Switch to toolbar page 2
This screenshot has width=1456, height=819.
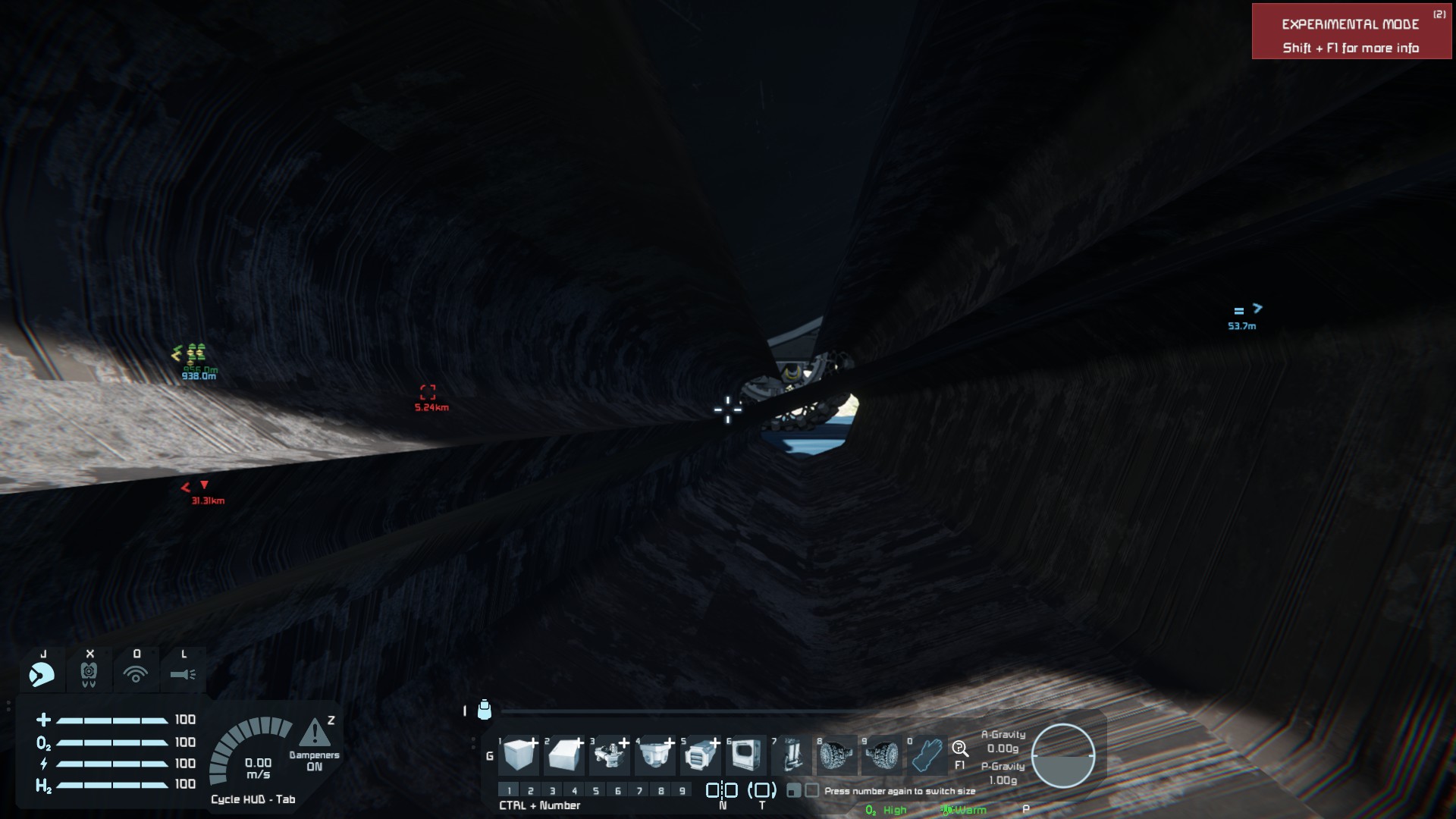[531, 791]
